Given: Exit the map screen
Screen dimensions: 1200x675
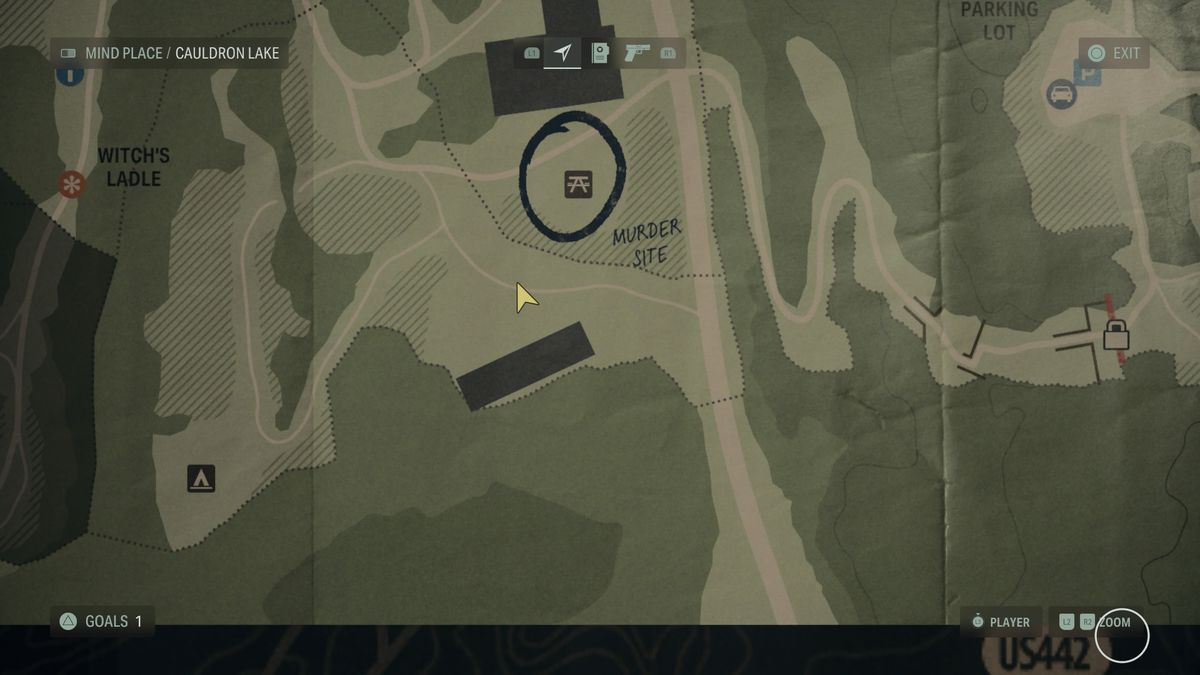Looking at the screenshot, I should [1114, 53].
